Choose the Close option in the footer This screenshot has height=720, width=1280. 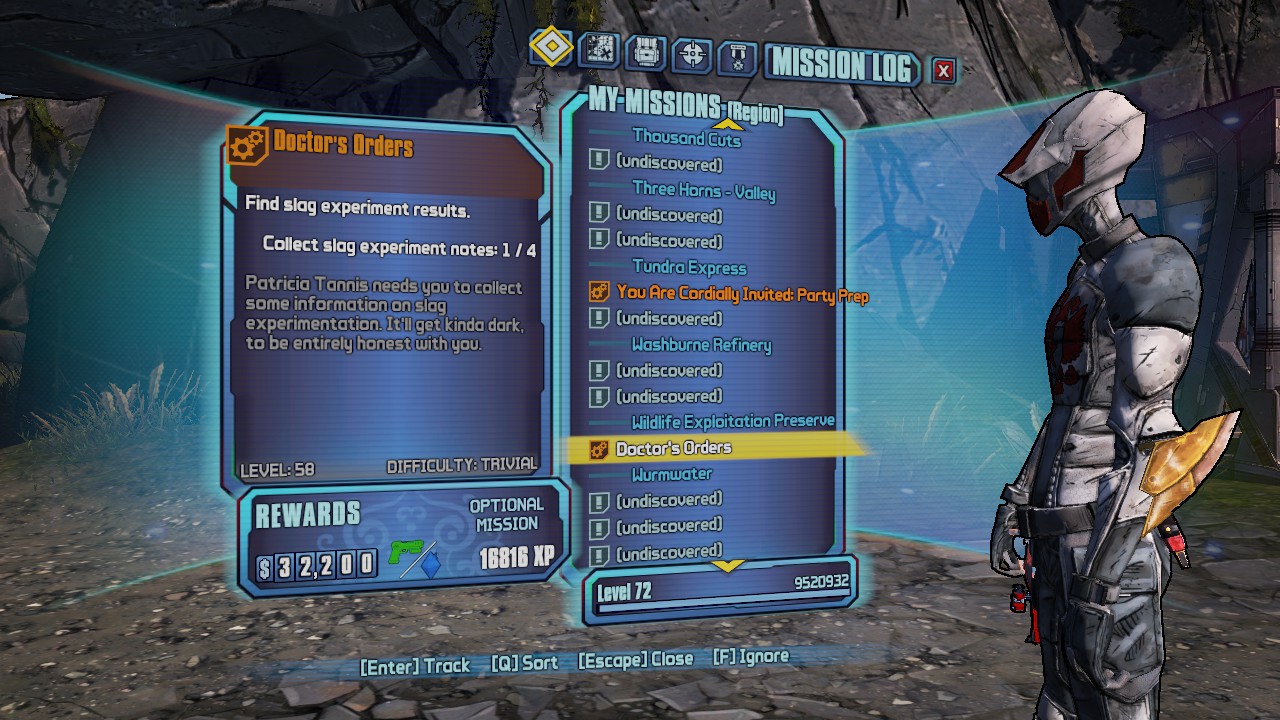635,660
